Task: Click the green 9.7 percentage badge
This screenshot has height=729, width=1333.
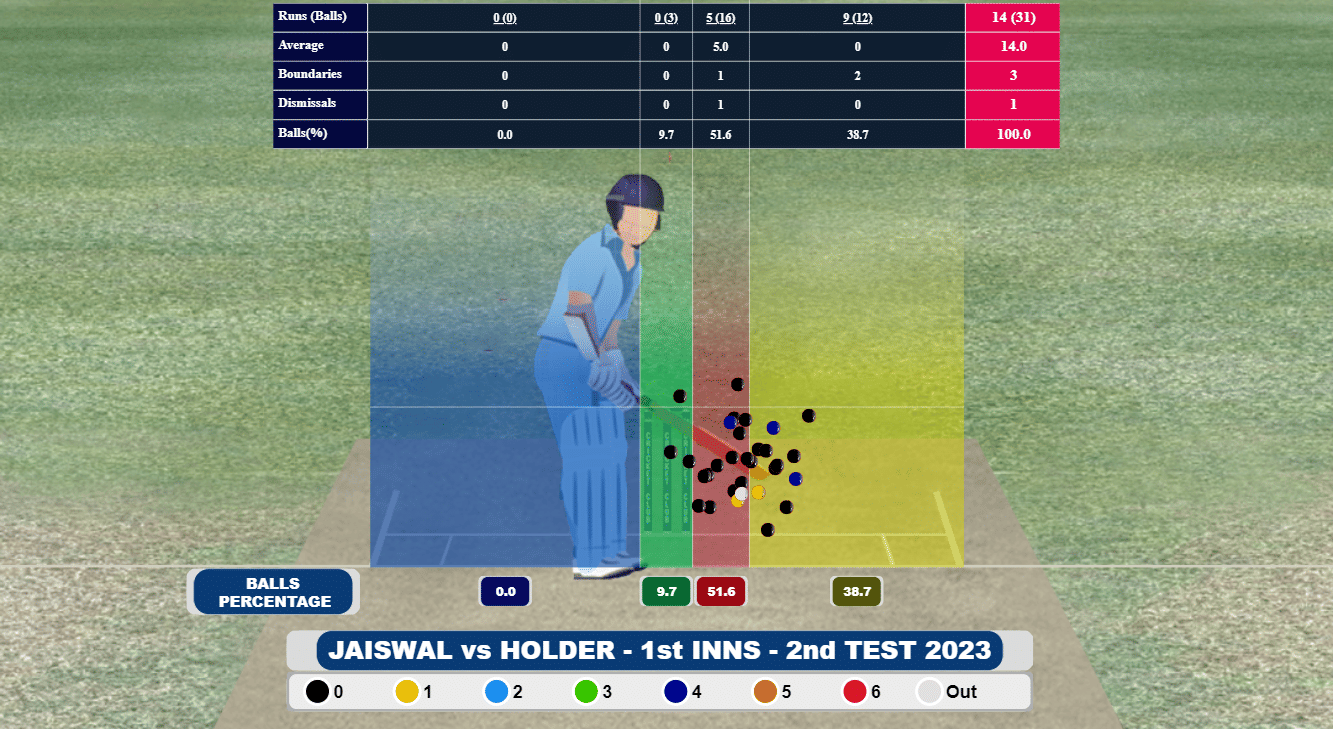Action: pos(666,592)
